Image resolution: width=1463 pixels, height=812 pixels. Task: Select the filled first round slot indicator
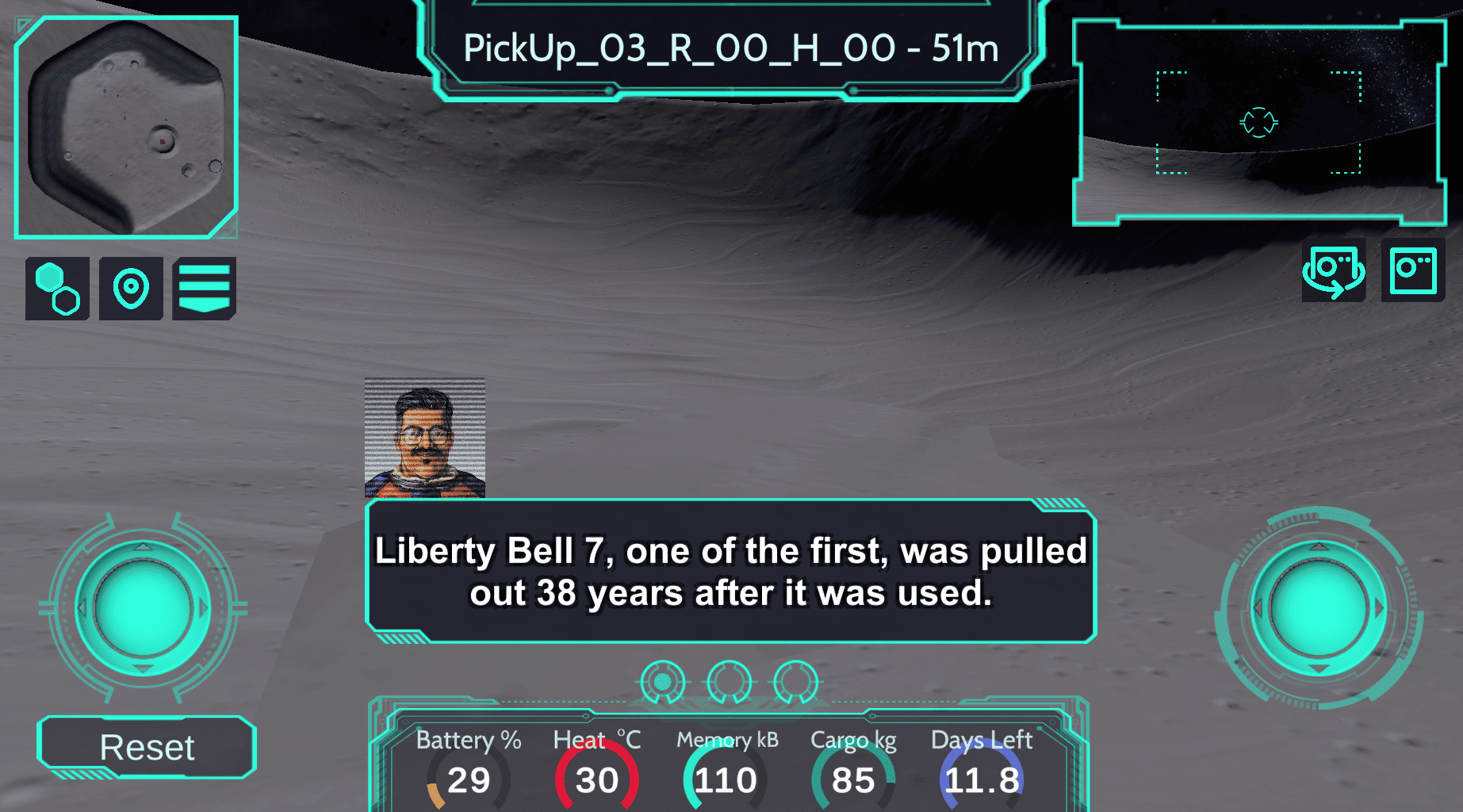[663, 682]
